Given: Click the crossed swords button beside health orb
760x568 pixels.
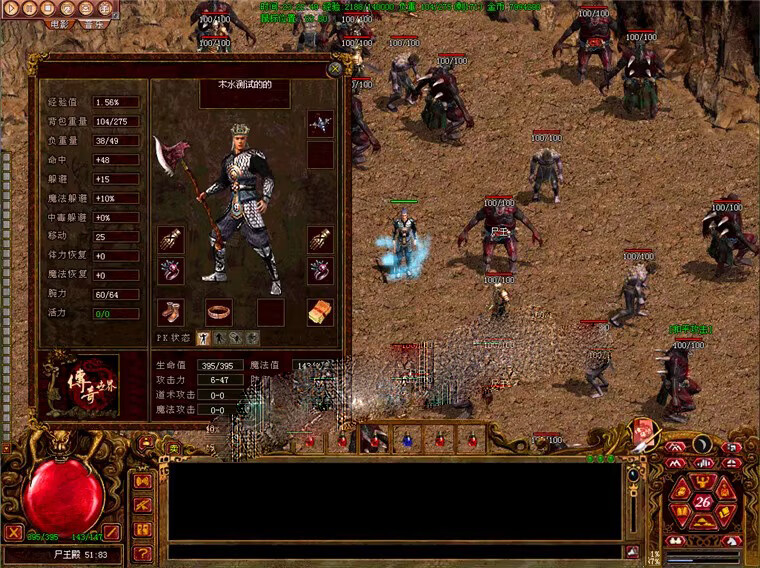Looking at the screenshot, I should 13,532.
